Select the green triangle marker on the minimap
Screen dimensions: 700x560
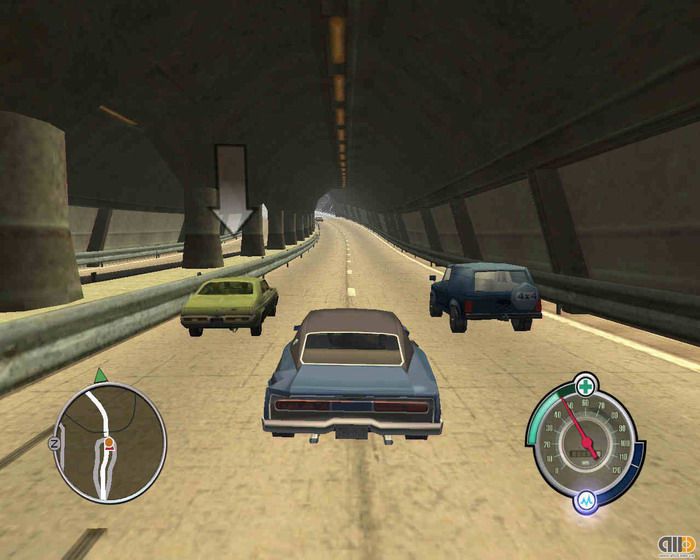[x=100, y=376]
